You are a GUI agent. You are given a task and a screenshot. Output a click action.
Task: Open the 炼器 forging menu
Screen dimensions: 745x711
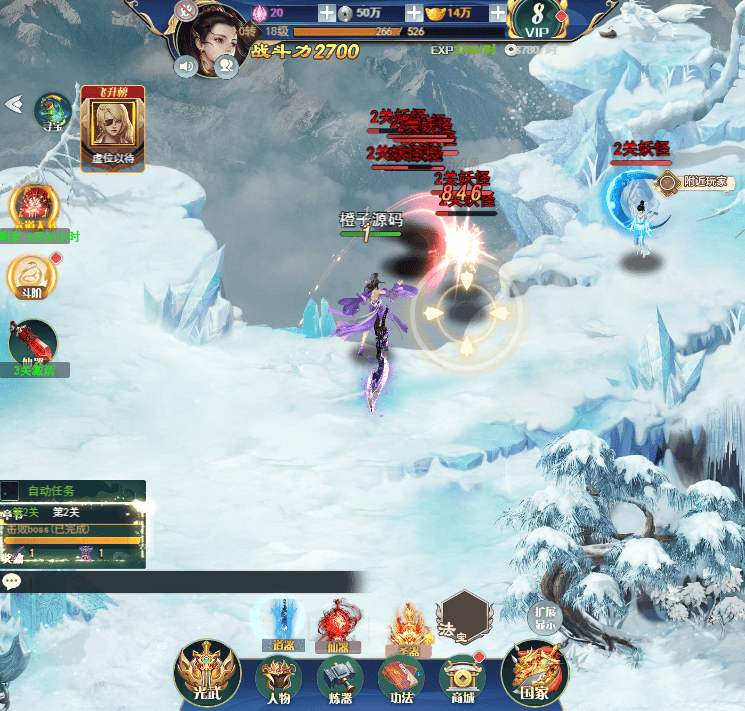click(340, 679)
